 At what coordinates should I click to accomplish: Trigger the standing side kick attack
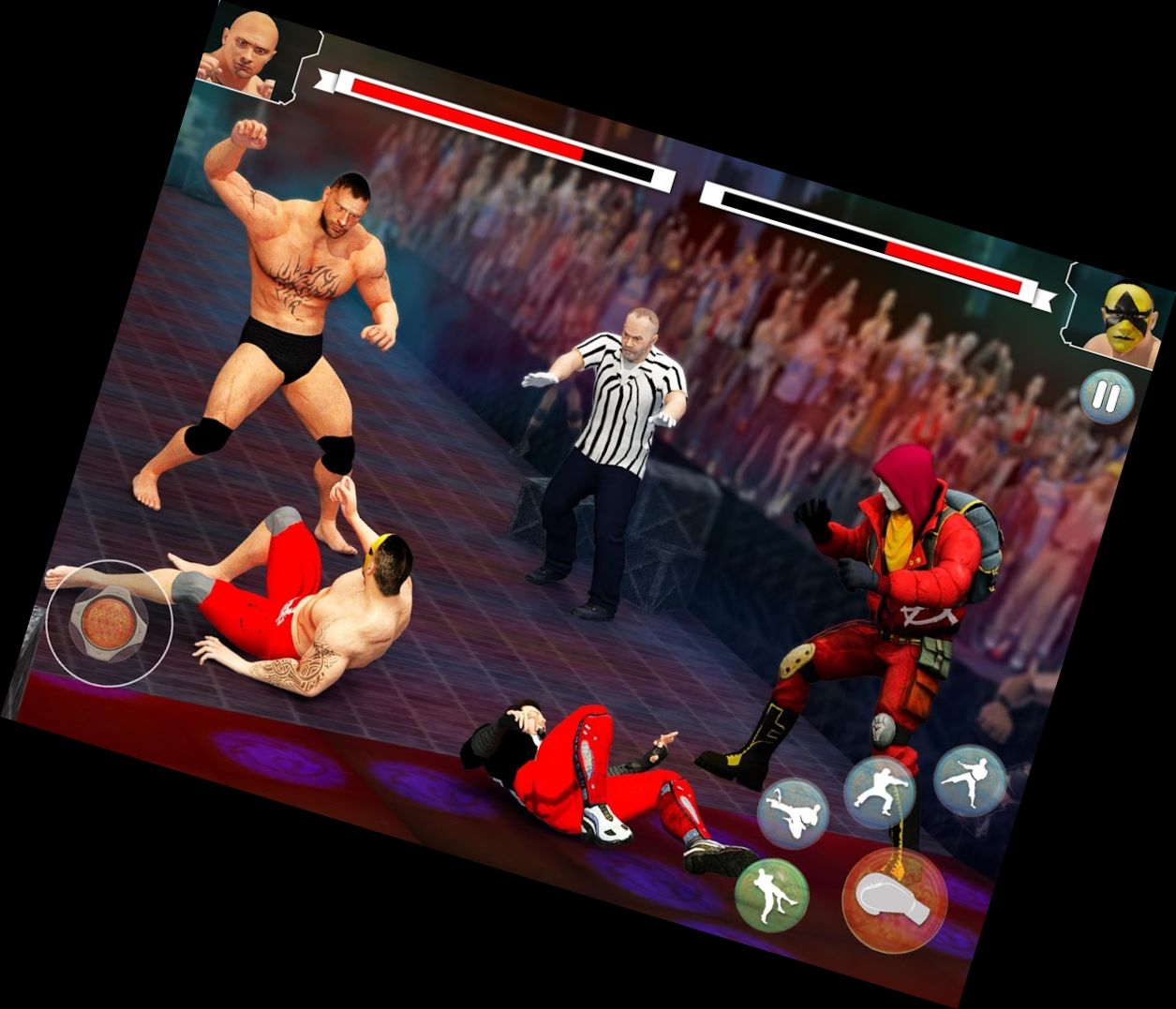970,779
